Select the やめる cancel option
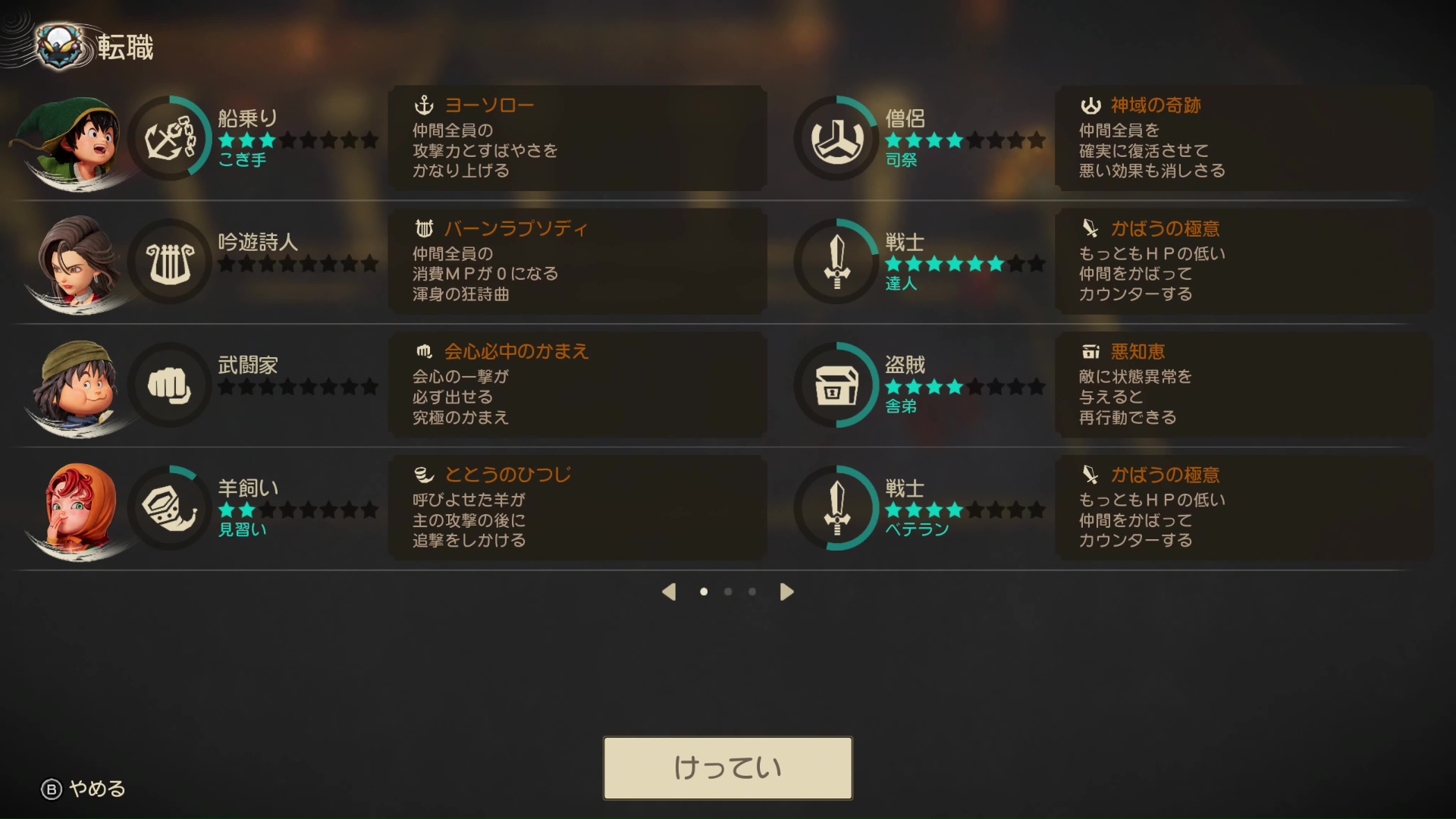1456x819 pixels. pos(83,789)
